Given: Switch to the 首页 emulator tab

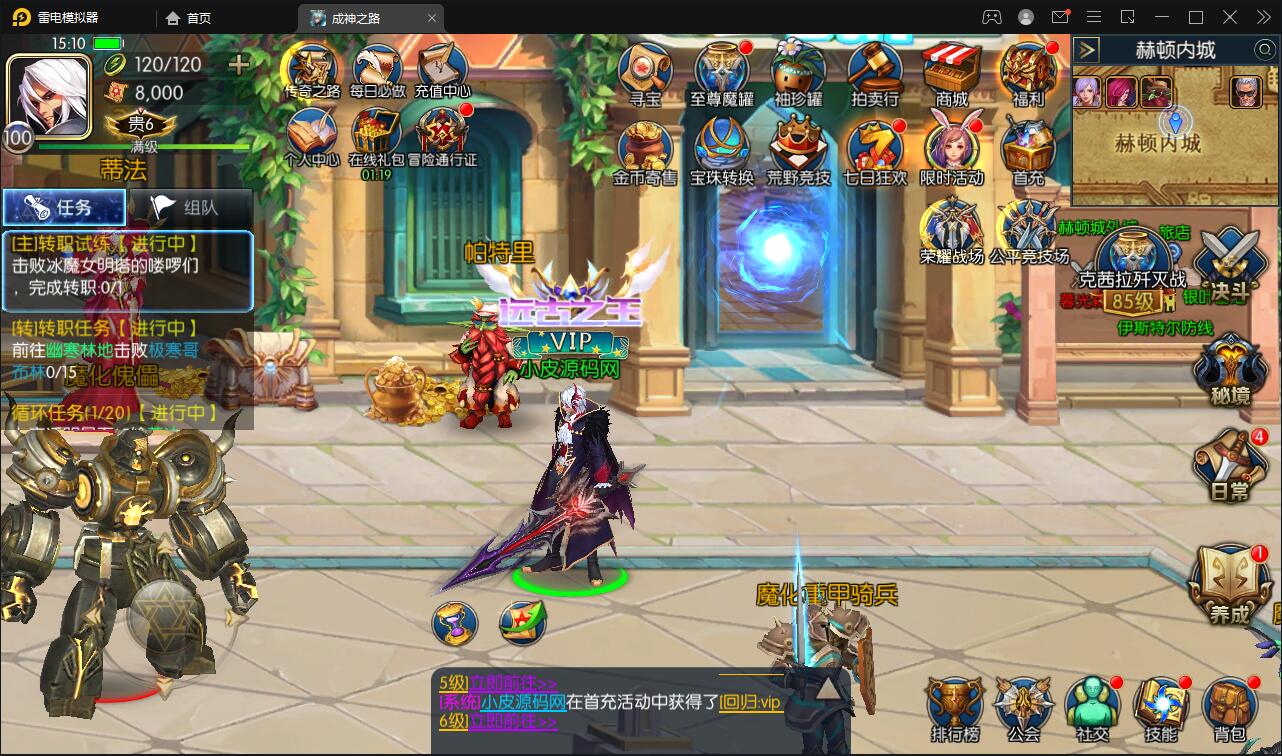Looking at the screenshot, I should point(189,18).
